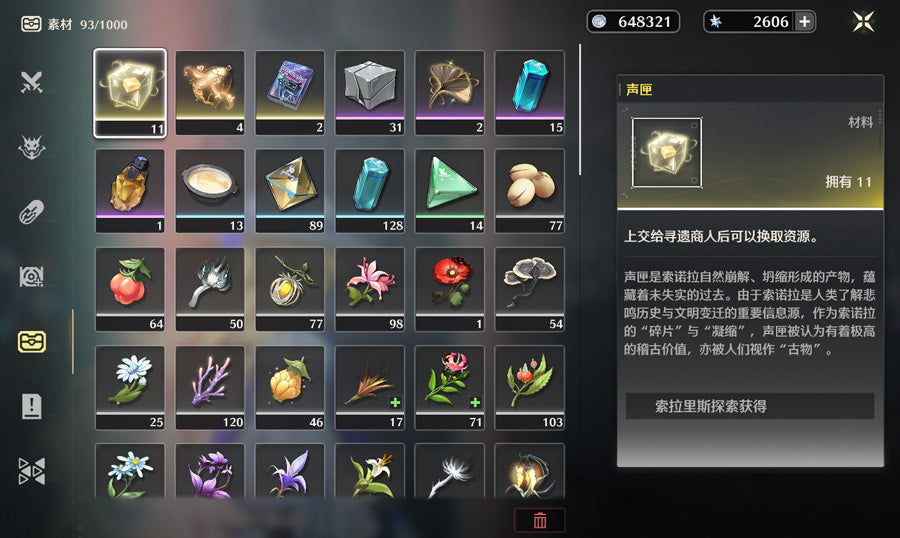Select the black mushroom item with 54
900x538 pixels.
tap(530, 288)
